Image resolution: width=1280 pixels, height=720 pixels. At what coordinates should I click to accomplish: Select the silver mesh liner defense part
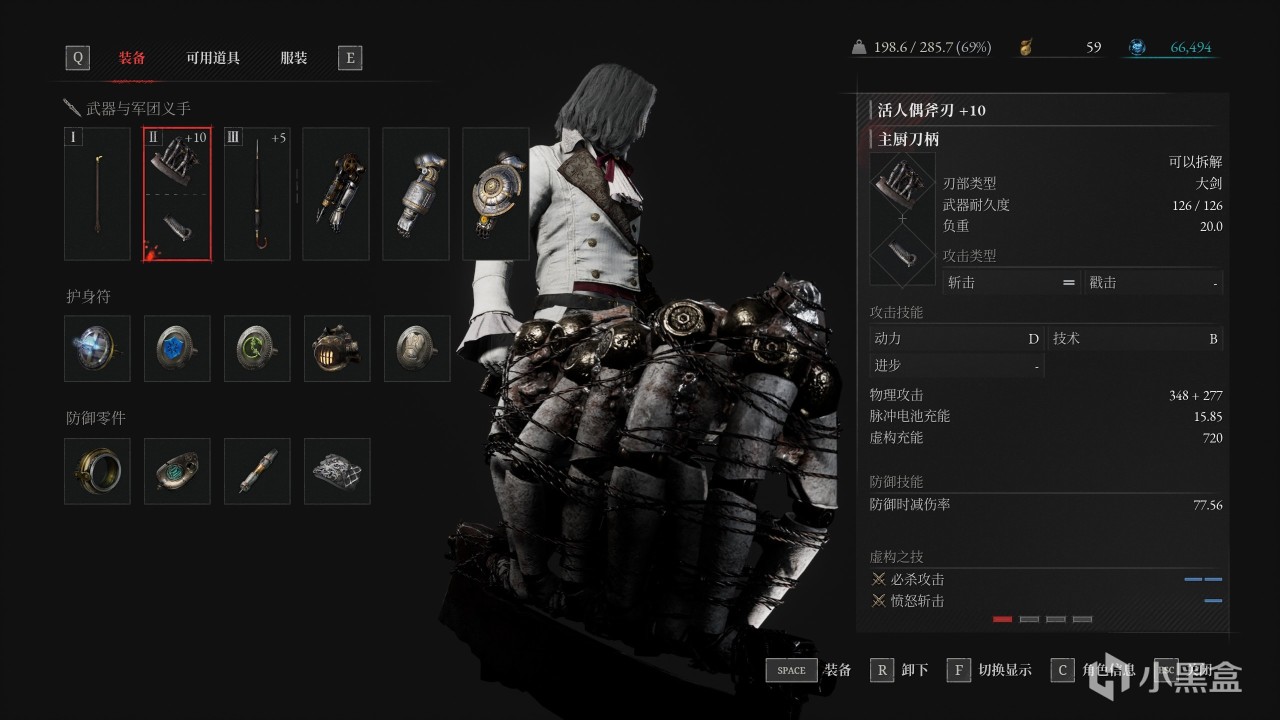[x=337, y=471]
